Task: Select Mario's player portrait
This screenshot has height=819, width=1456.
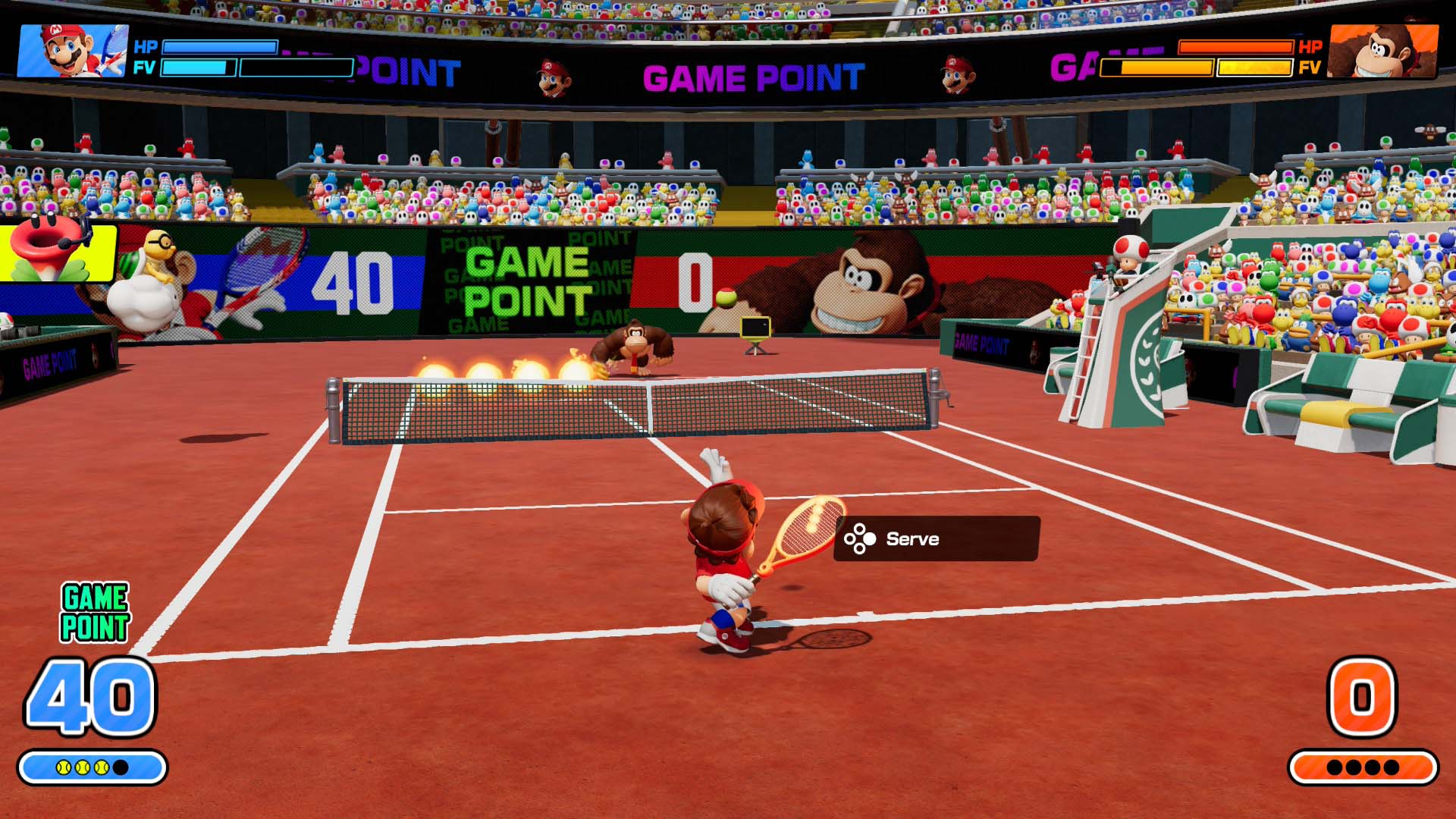Action: tap(72, 51)
